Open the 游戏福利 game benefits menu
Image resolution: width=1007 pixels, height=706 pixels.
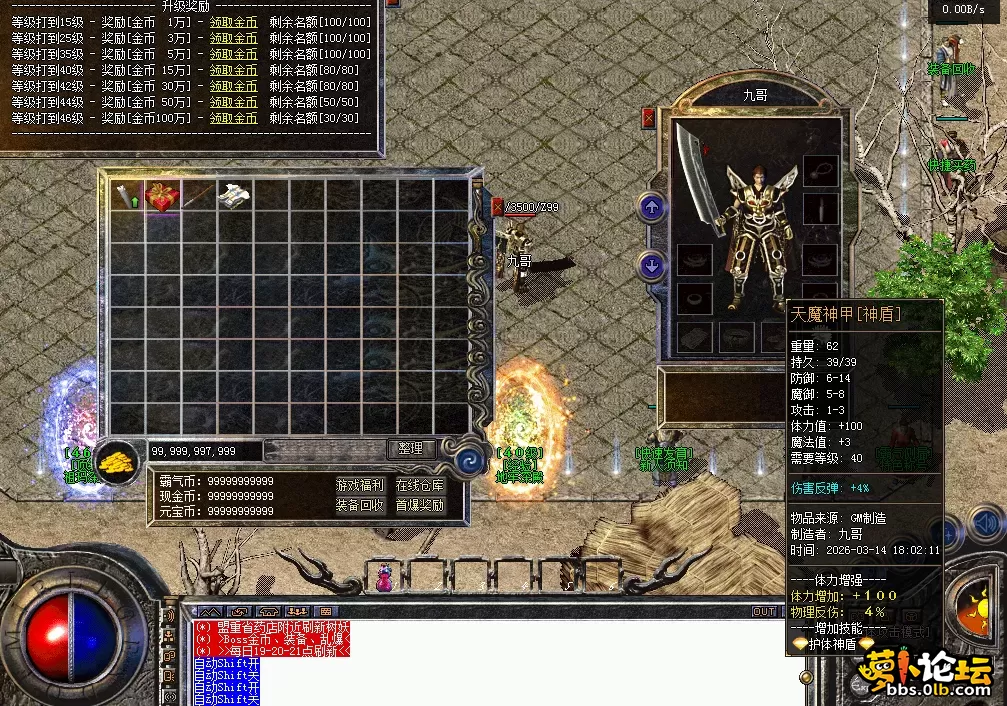point(360,485)
